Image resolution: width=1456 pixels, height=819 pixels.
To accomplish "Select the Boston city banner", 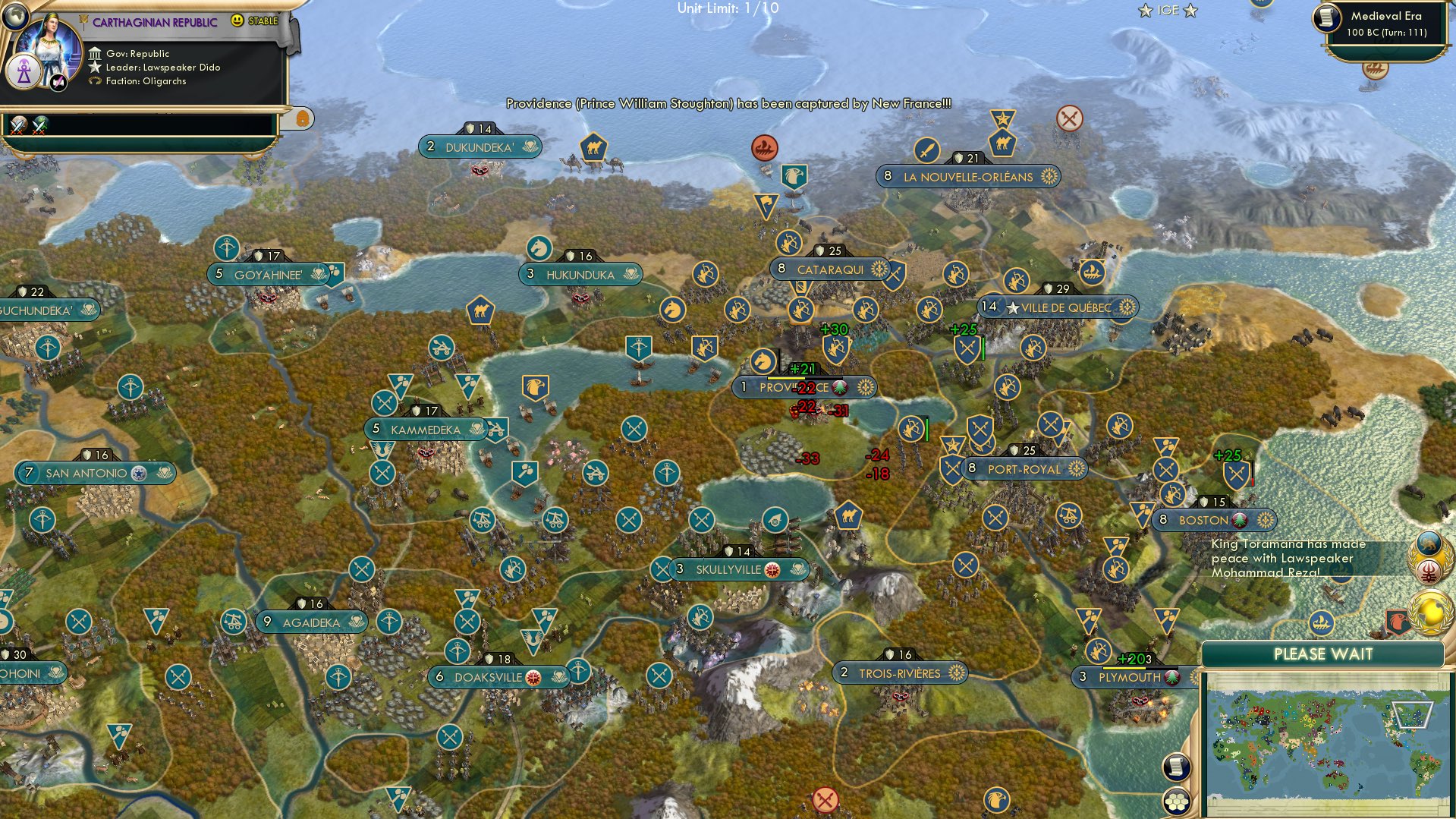I will pyautogui.click(x=1212, y=520).
